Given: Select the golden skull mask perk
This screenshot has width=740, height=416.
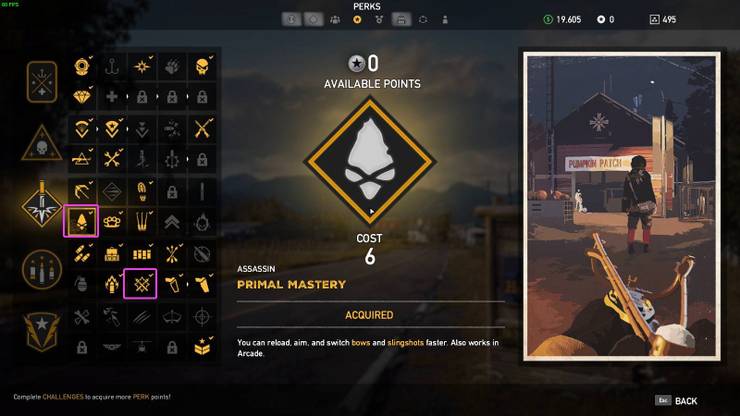Looking at the screenshot, I should [x=202, y=66].
